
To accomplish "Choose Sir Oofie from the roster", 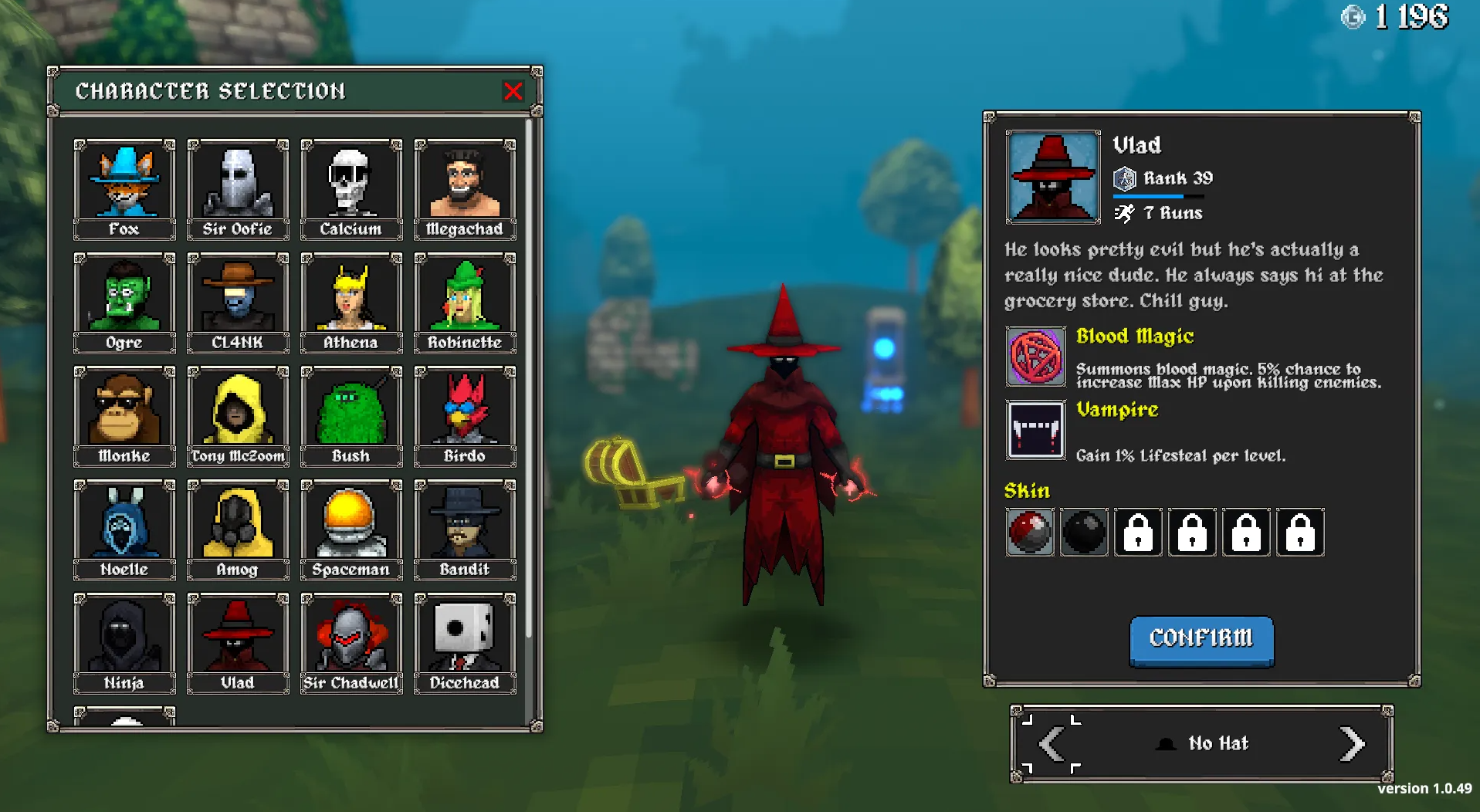I will tap(238, 188).
